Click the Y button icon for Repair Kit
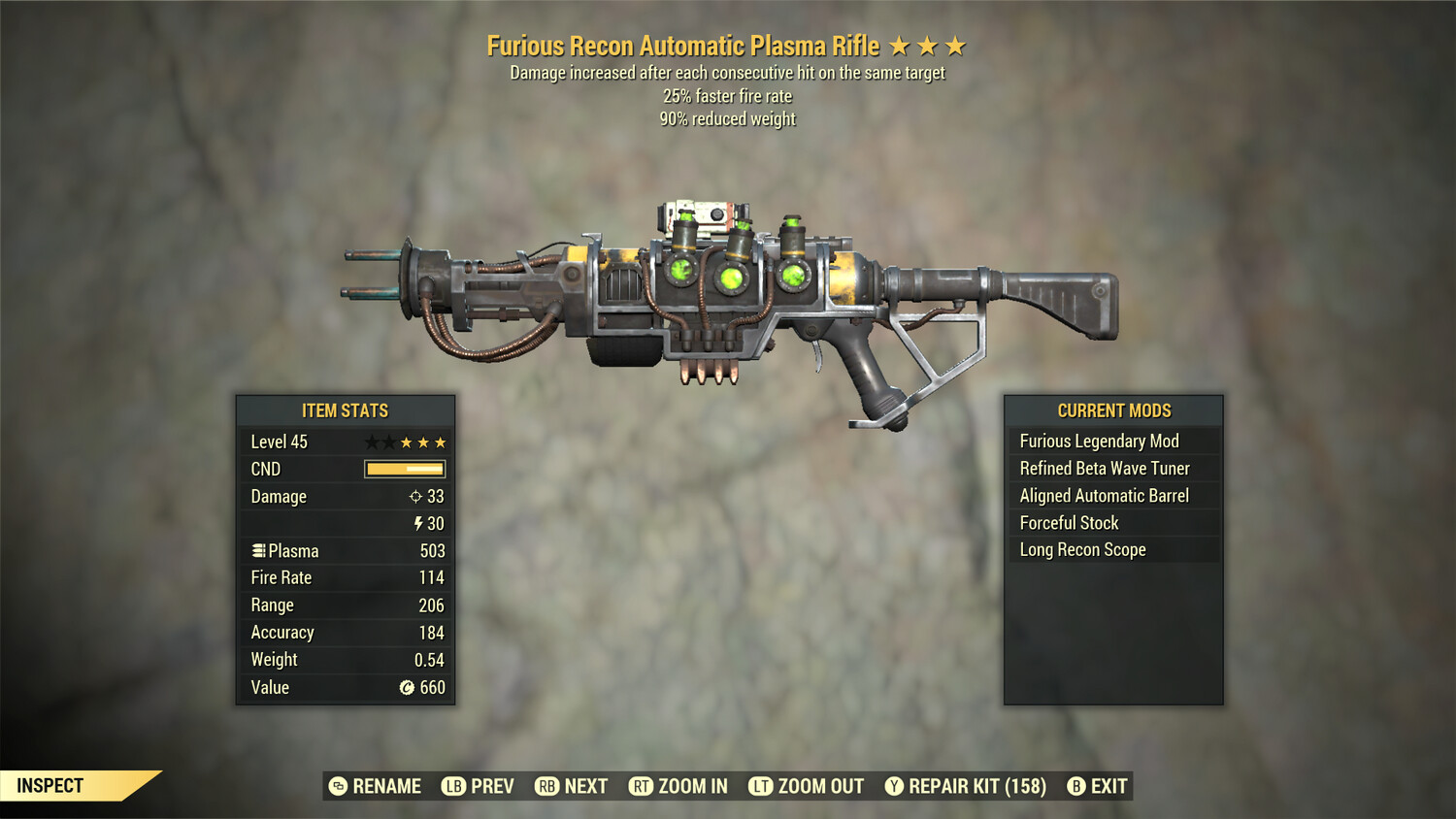 [894, 786]
